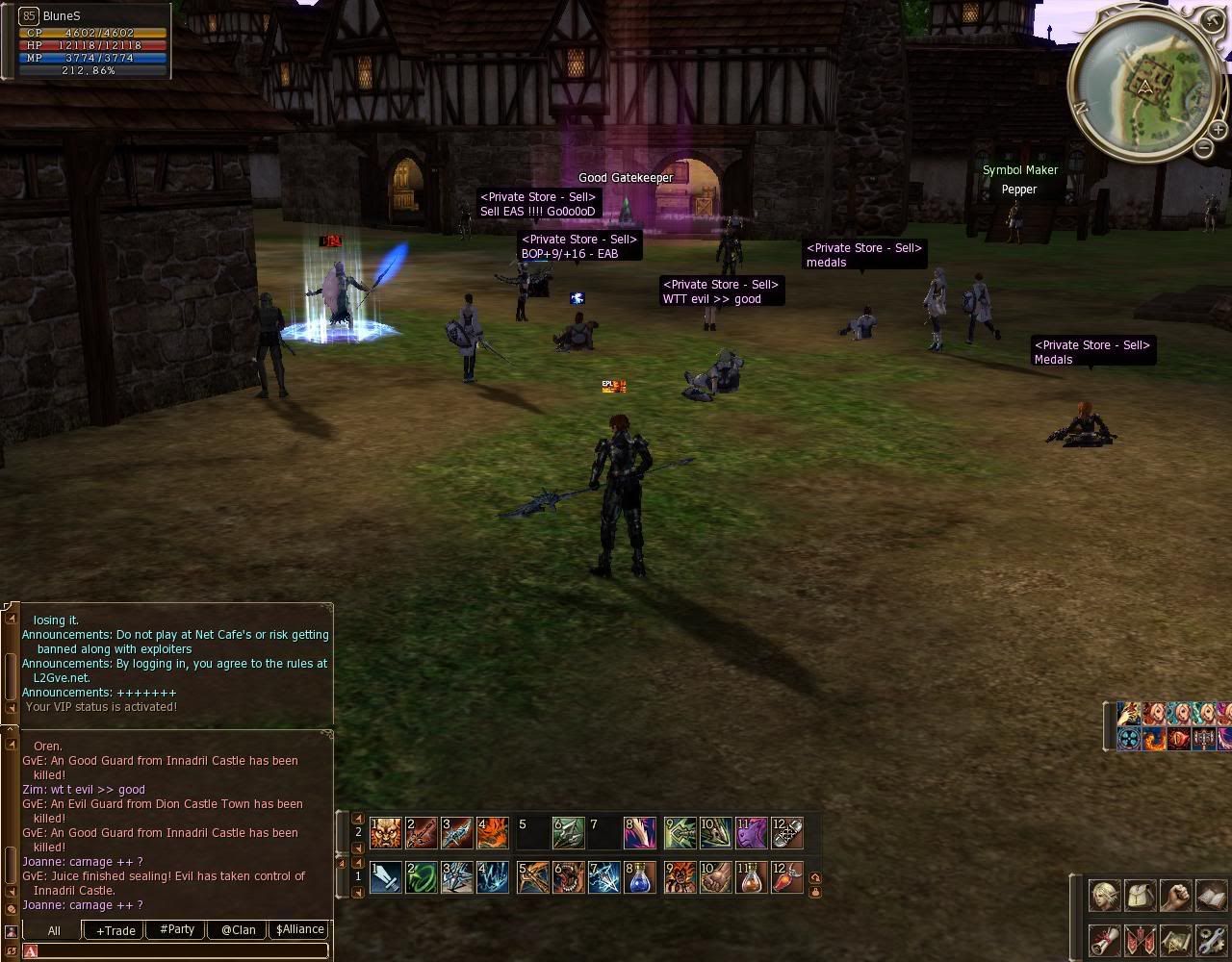Use the lion face skill in hotbar row 2
Viewport: 1232px width, 962px height.
386,833
